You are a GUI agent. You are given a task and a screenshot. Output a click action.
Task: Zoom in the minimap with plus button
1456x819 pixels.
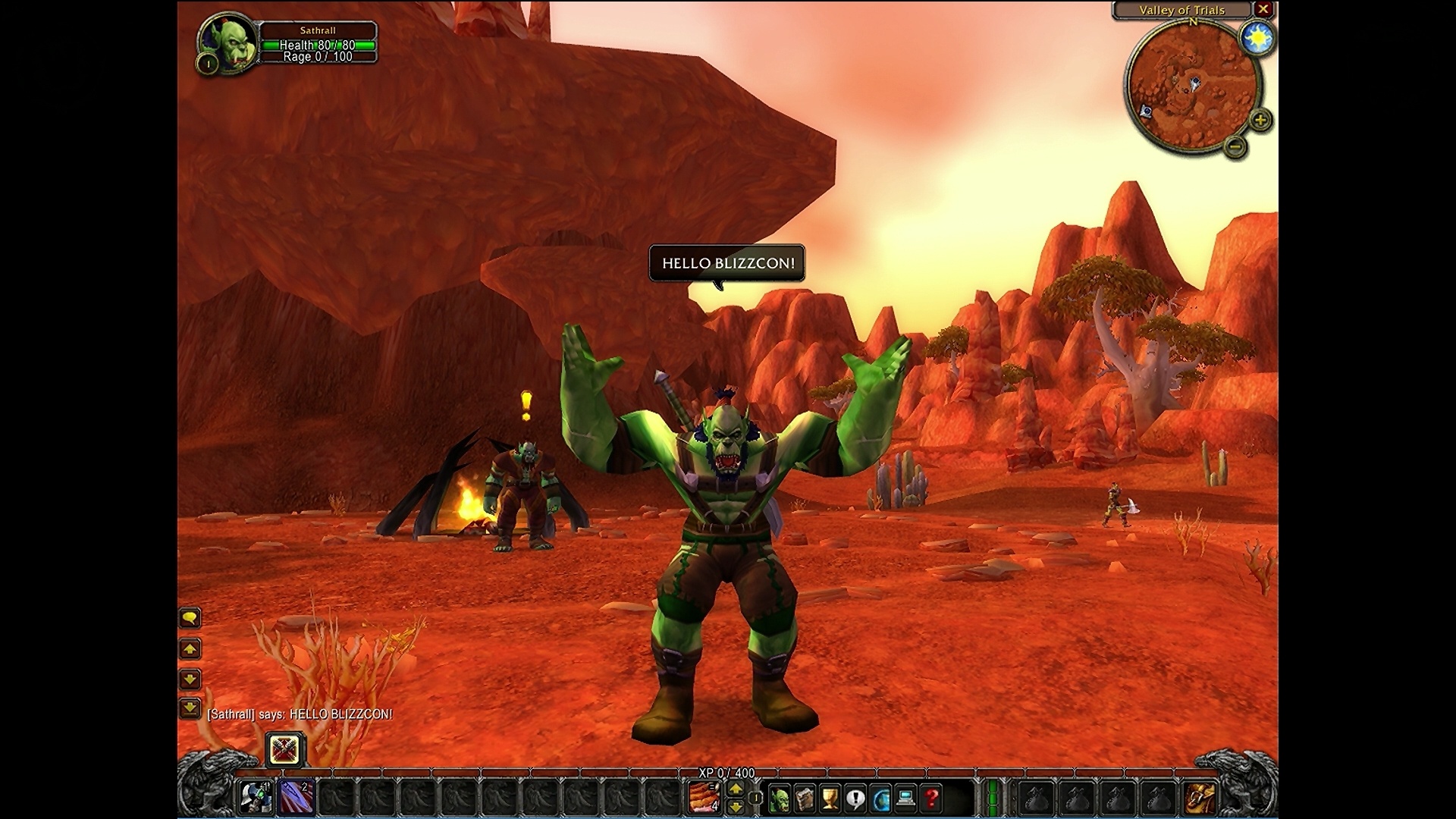pos(1260,120)
